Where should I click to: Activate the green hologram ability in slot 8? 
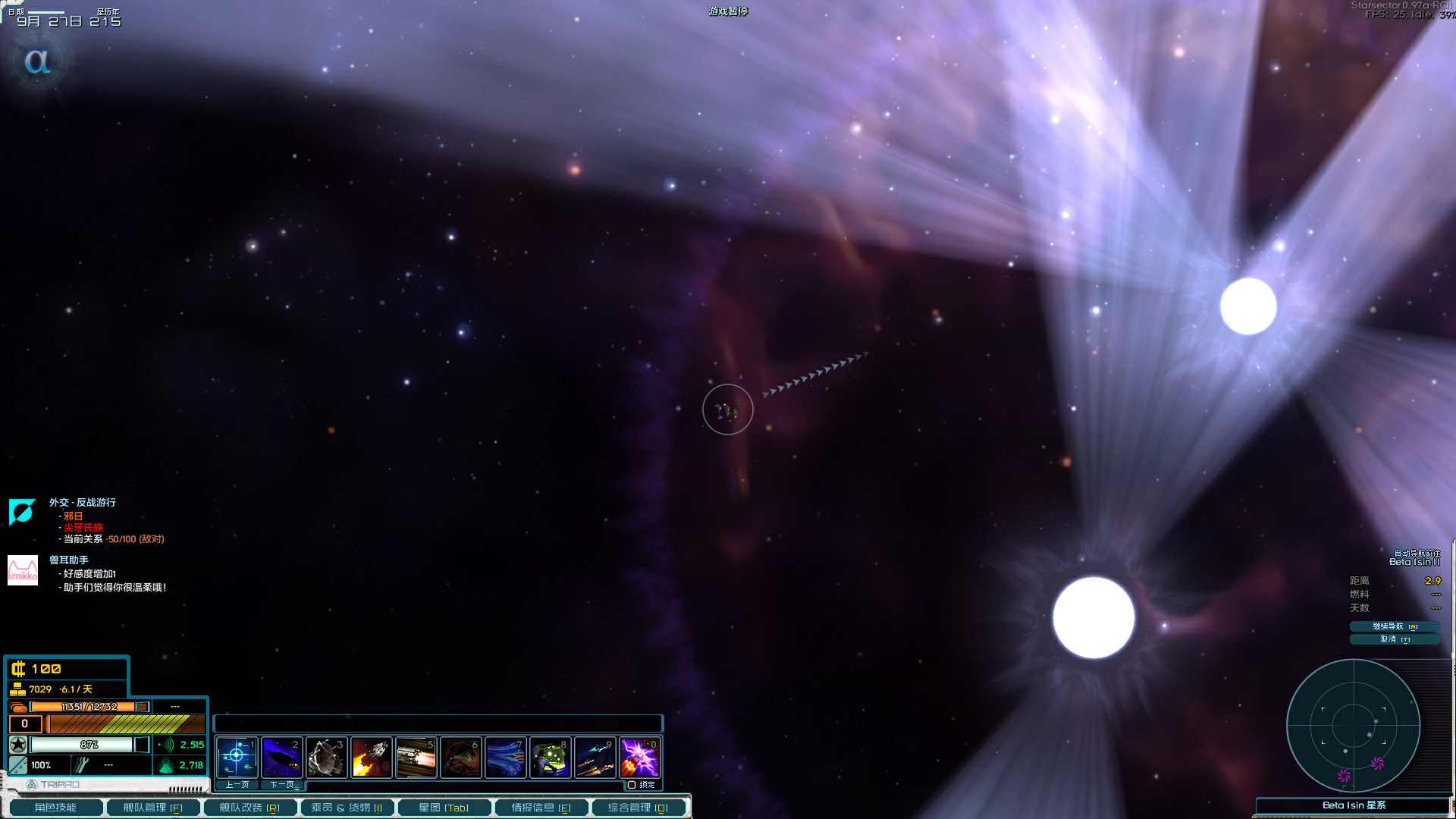pyautogui.click(x=550, y=757)
